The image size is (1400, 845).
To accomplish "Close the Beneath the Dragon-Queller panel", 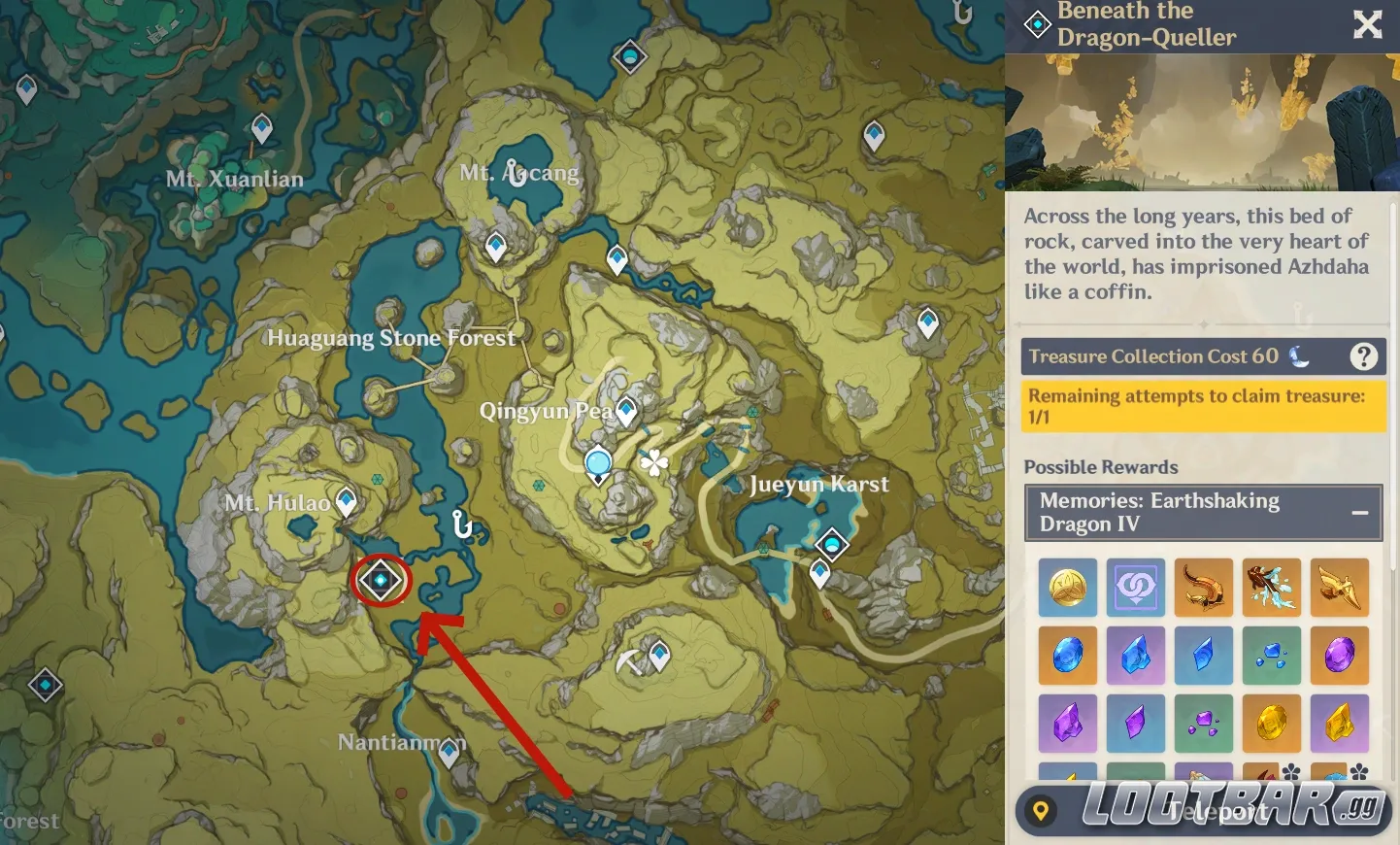I will pyautogui.click(x=1367, y=24).
